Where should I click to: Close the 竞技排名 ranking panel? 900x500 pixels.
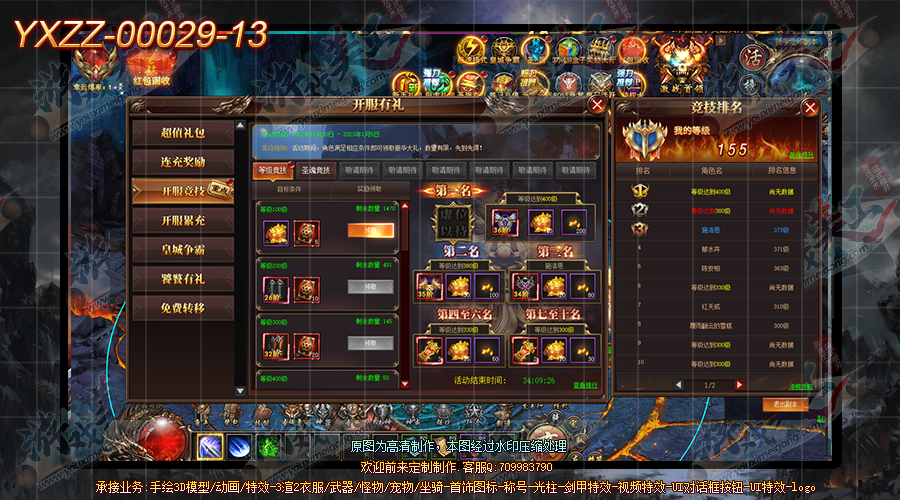[x=810, y=108]
